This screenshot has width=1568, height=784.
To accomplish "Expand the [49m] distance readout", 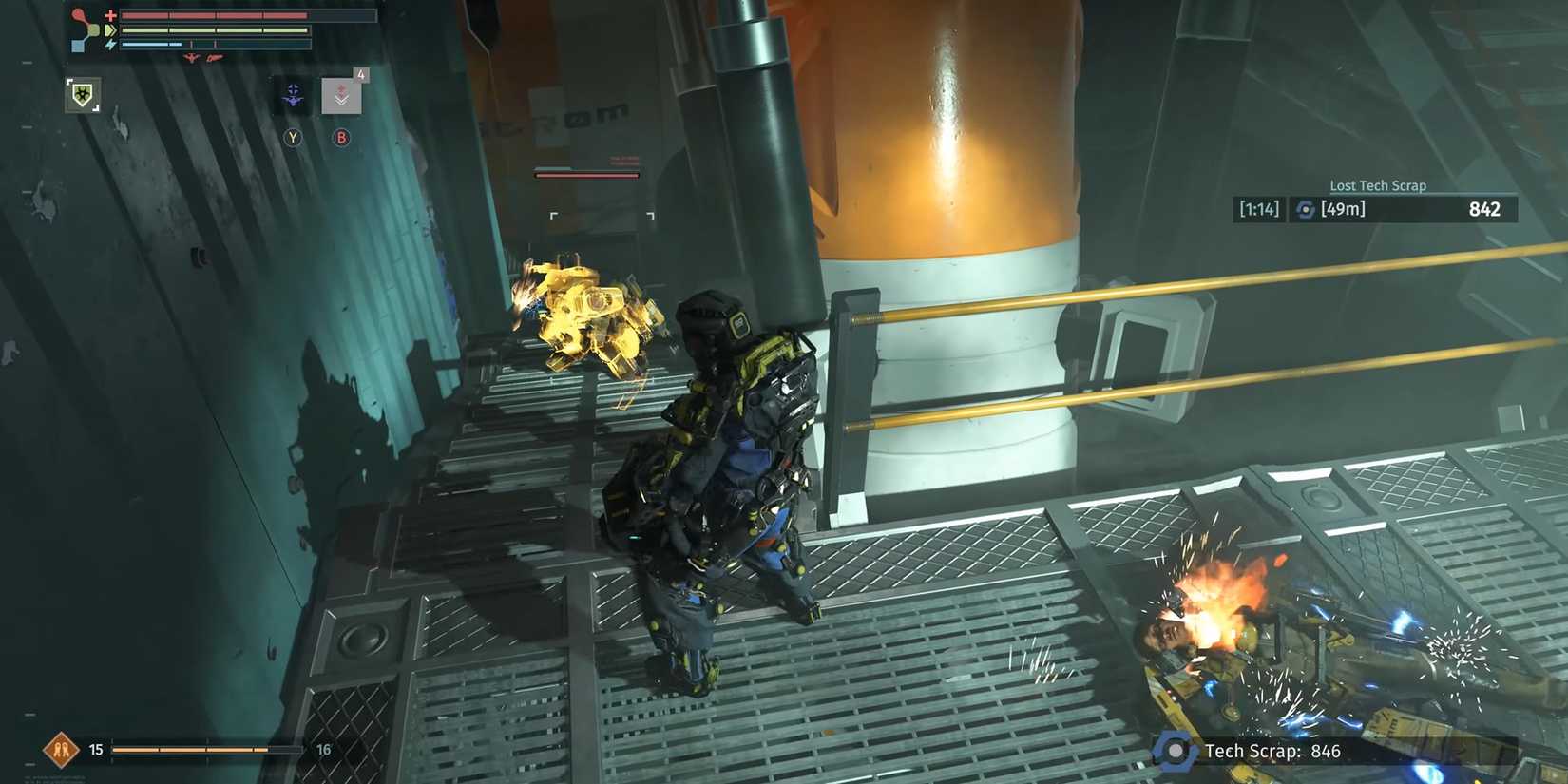I will click(1342, 210).
